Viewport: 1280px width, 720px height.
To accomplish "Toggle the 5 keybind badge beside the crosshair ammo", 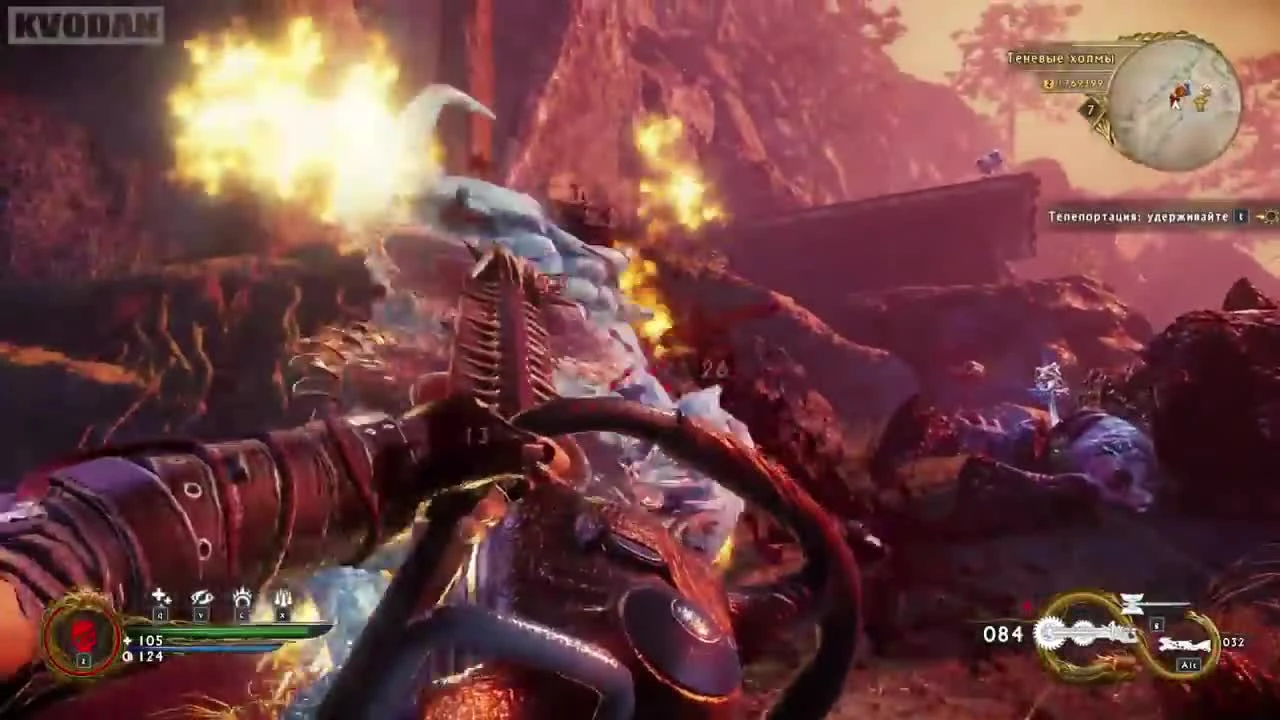I will (x=1156, y=624).
